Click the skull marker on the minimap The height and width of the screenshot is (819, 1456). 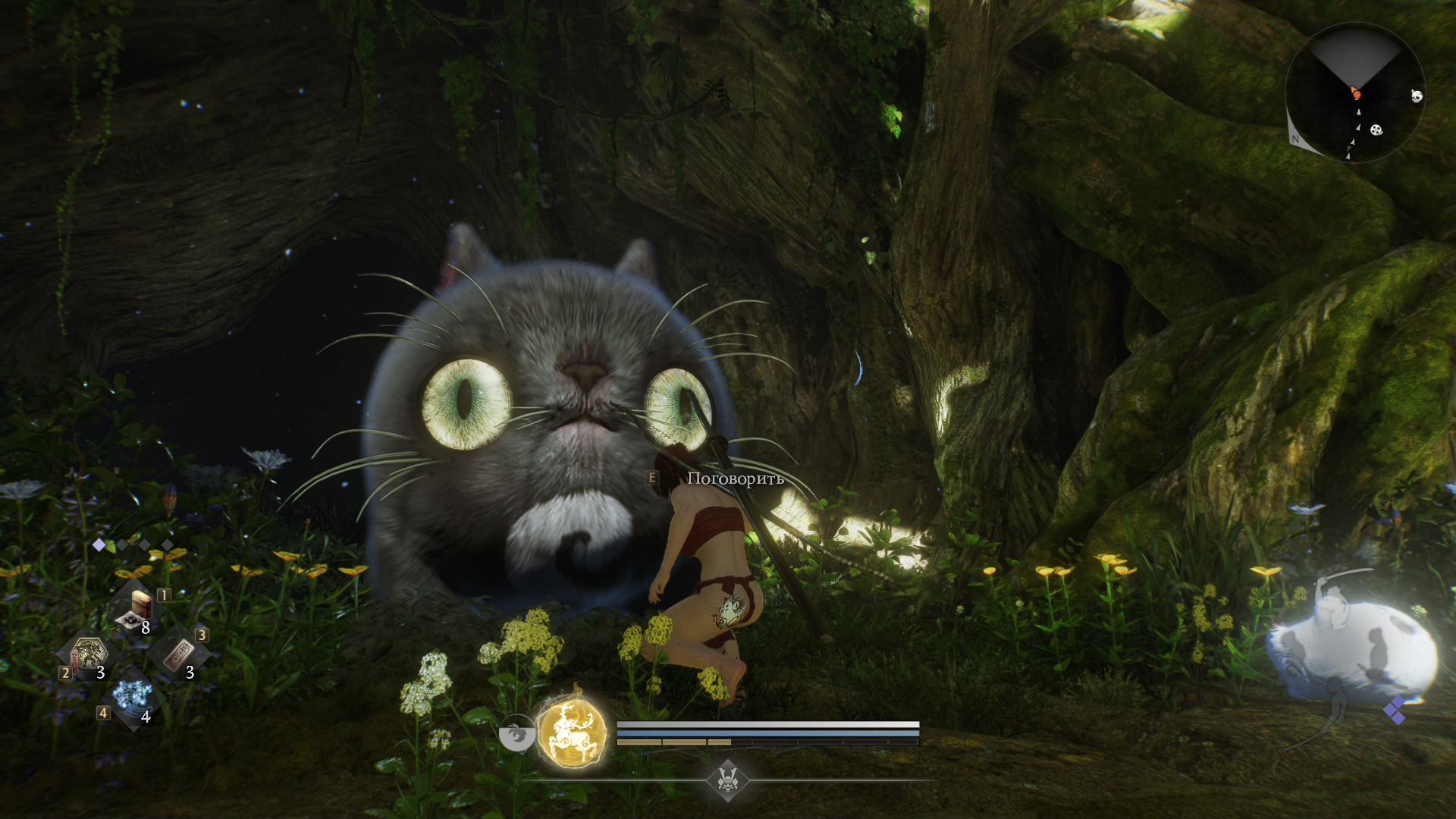pos(1416,96)
